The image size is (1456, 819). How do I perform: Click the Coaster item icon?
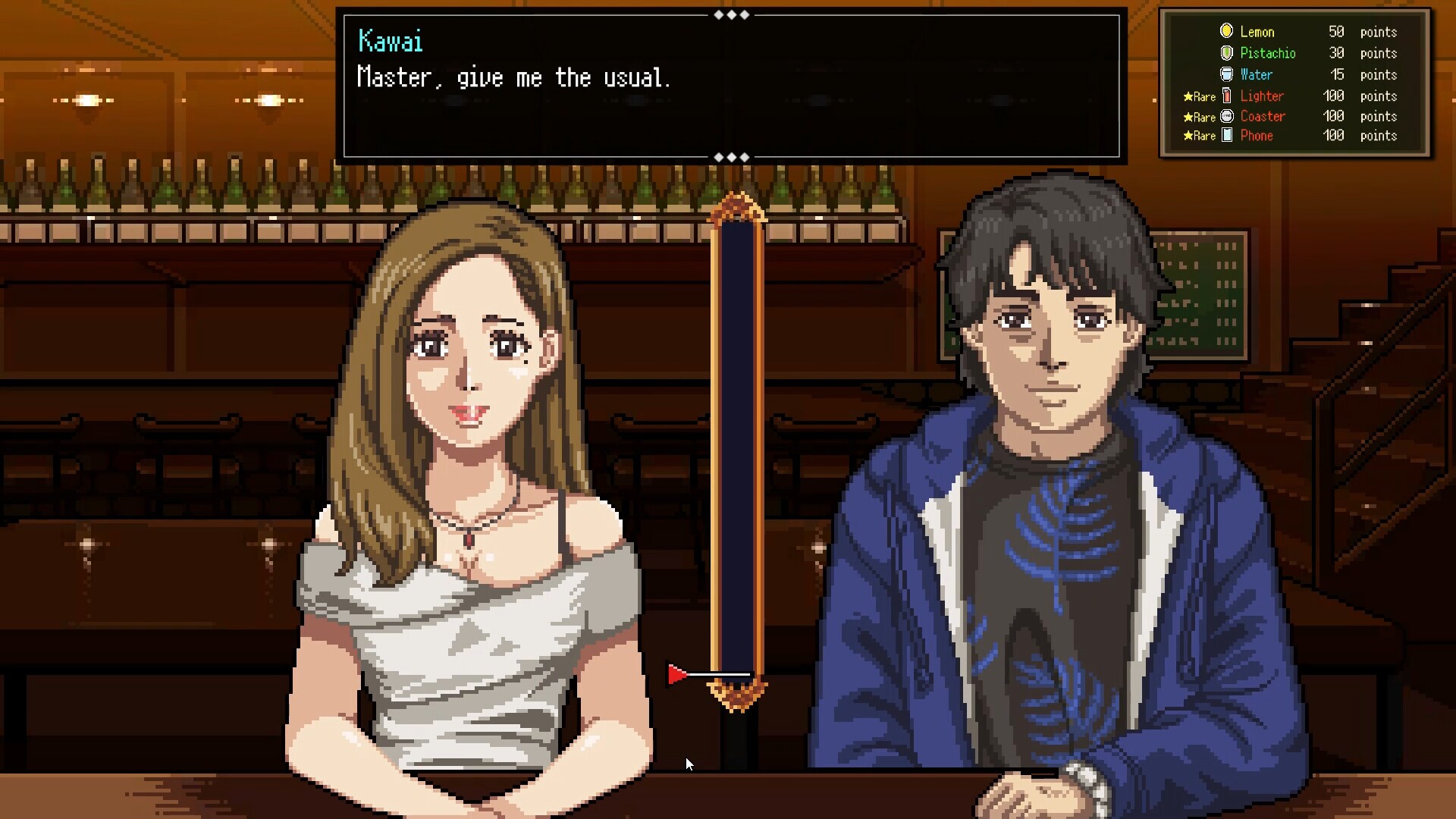coord(1227,117)
